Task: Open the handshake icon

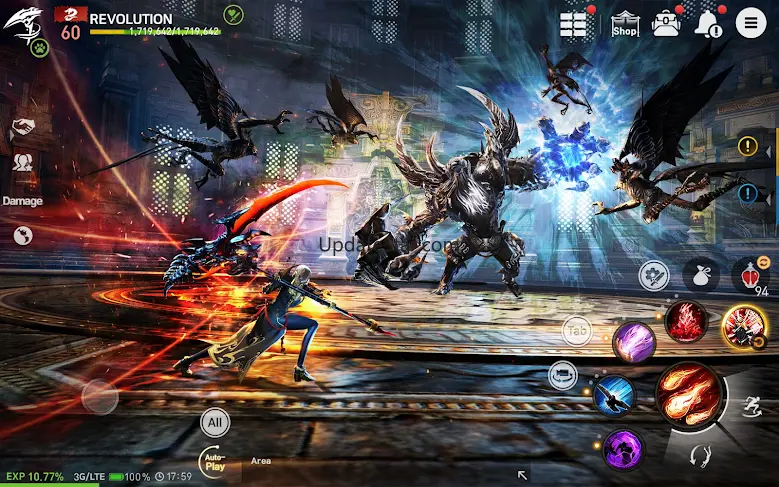Action: [x=22, y=128]
